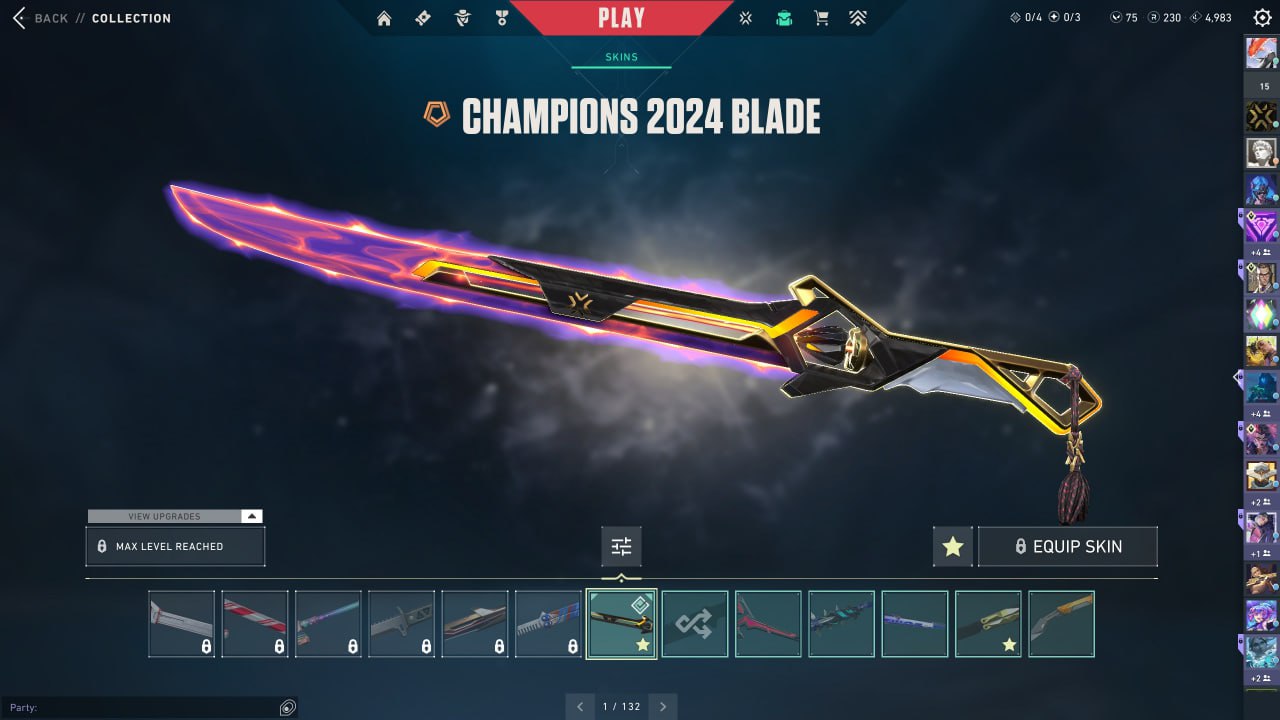Viewport: 1280px width, 720px height.
Task: Click the Max Level Reached button
Action: point(175,547)
